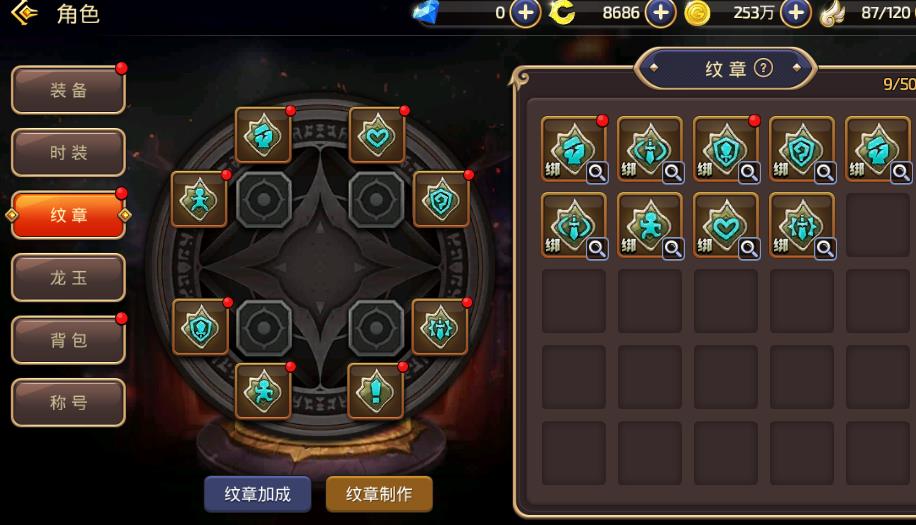Open 纹章制作 crest crafting
The height and width of the screenshot is (525, 916).
coord(379,494)
